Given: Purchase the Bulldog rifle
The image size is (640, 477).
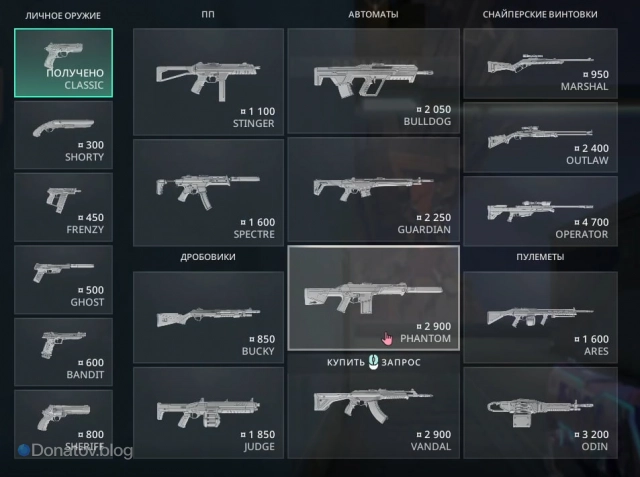Looking at the screenshot, I should (x=373, y=81).
